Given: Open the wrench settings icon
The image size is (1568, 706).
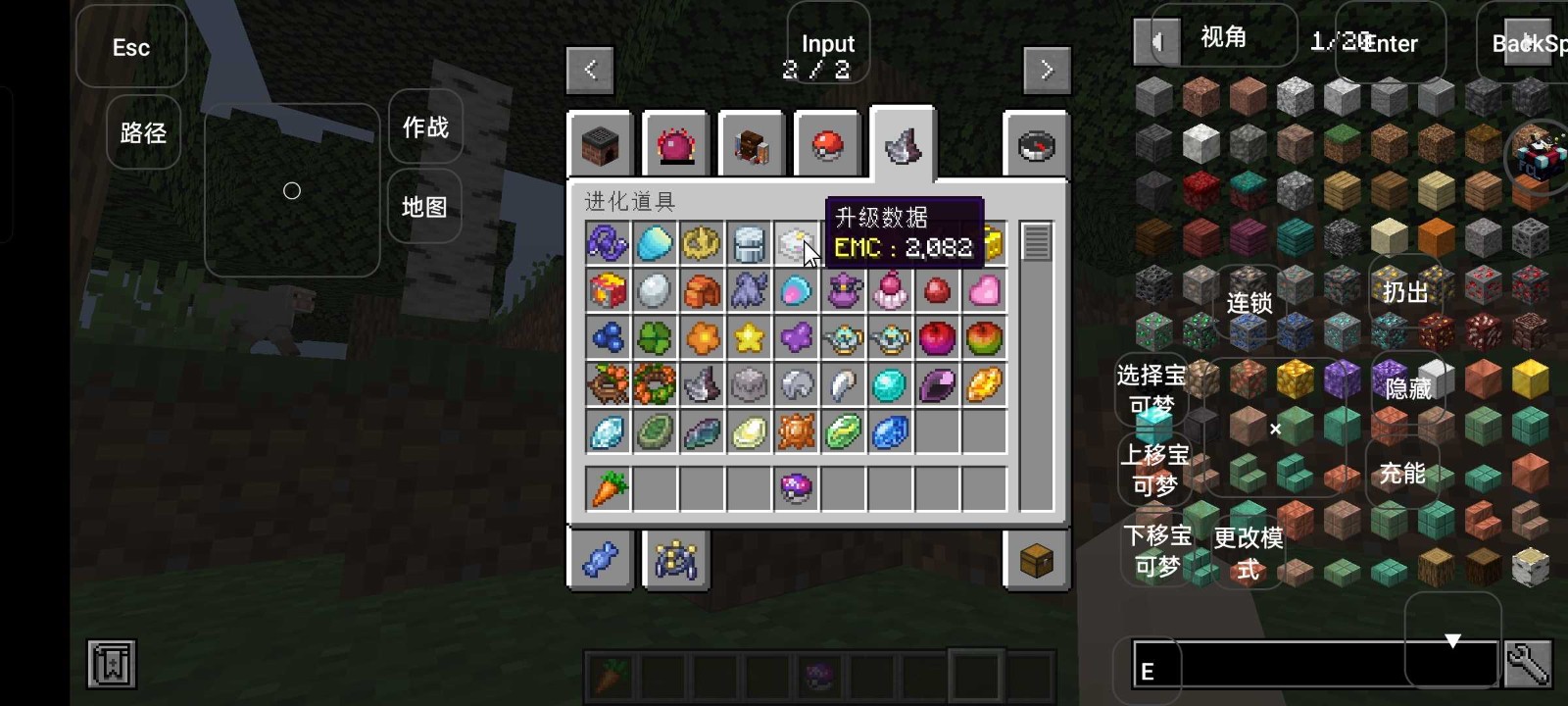Looking at the screenshot, I should 1528,666.
